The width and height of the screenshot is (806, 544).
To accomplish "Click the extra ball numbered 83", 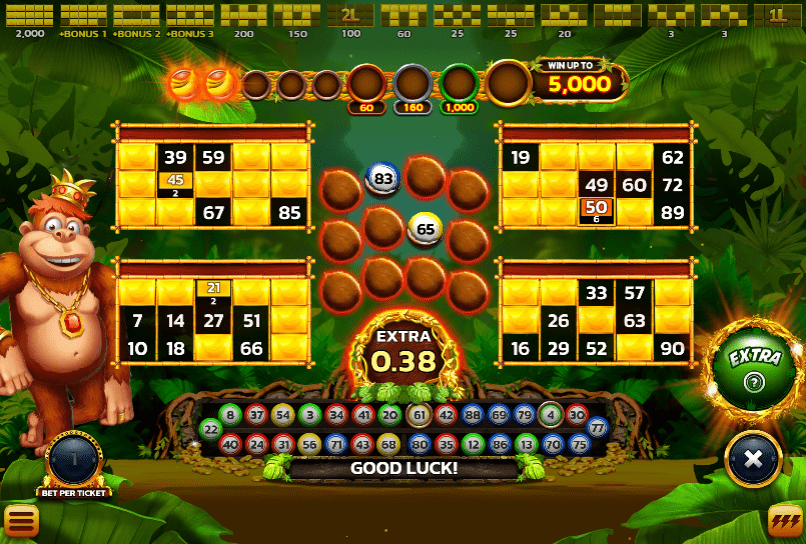I will pos(382,179).
